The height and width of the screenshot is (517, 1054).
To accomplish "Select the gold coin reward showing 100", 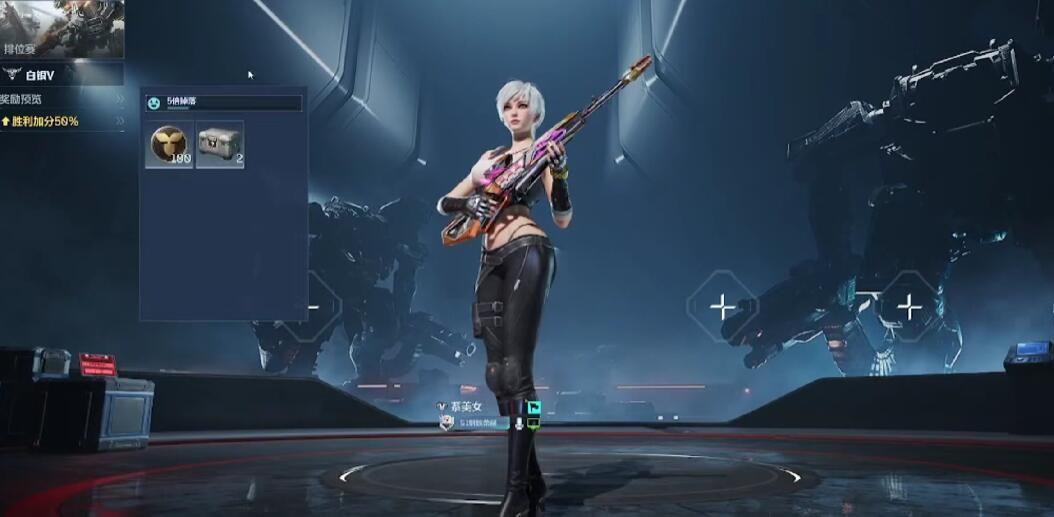I will point(169,145).
